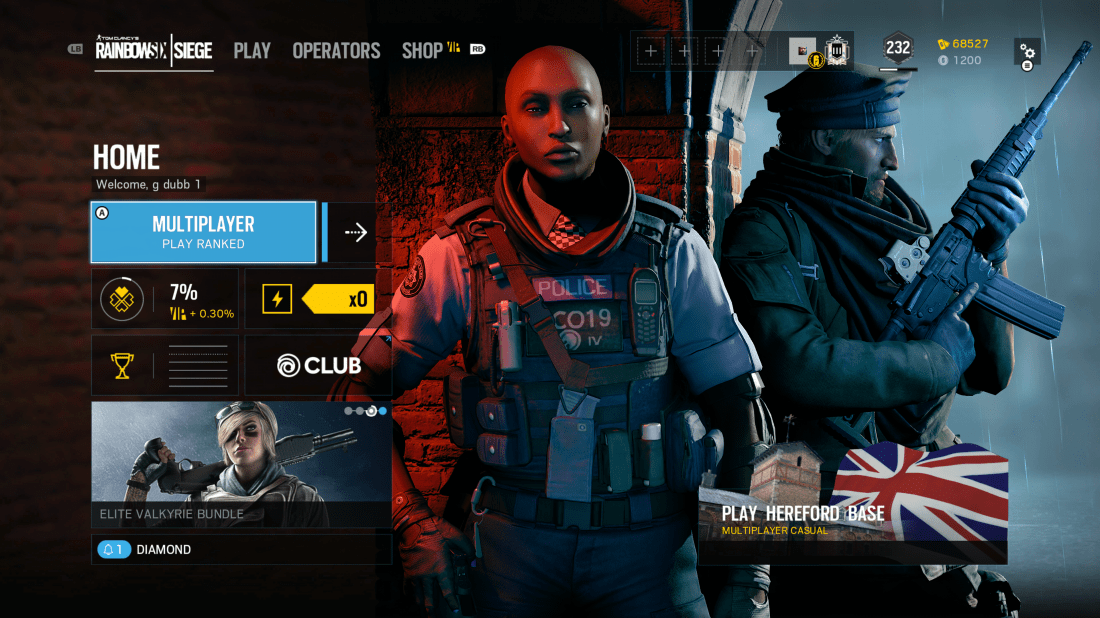Screen dimensions: 1100x618
Task: Open the player profile avatar
Action: (802, 50)
